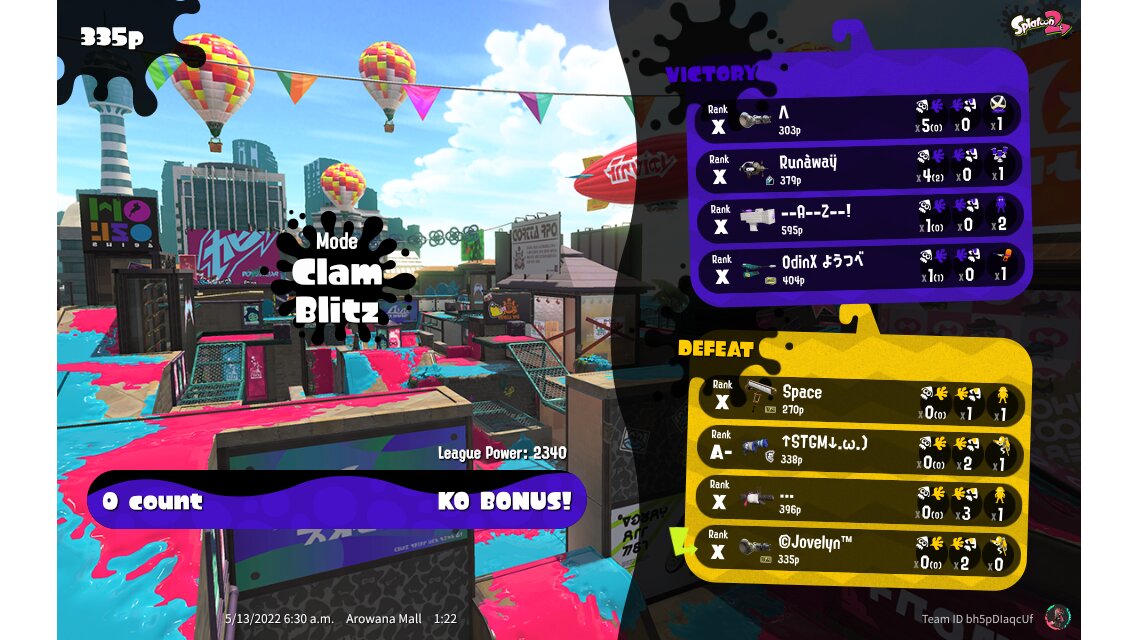The image size is (1138, 640).
Task: Choose the OdinX player row
Action: point(858,268)
